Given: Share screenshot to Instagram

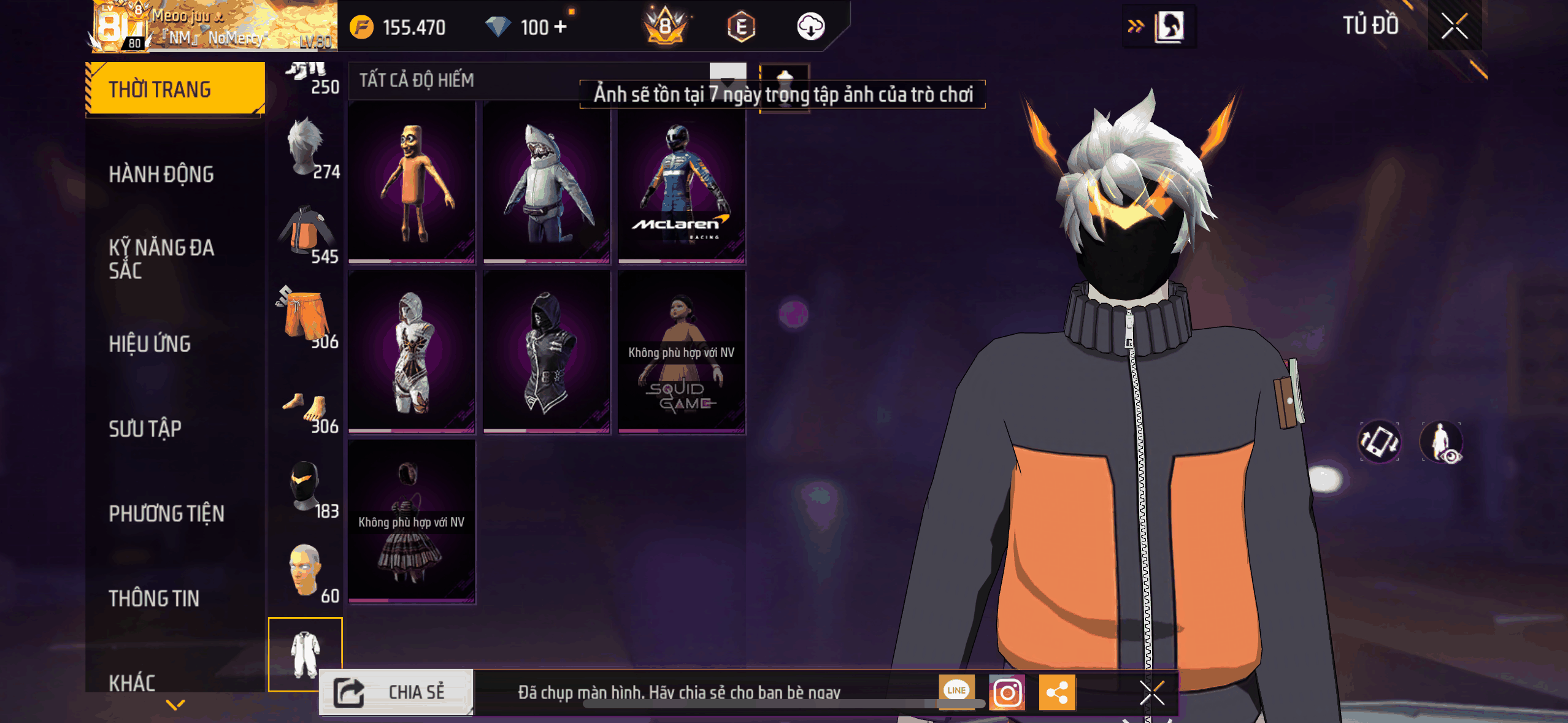Looking at the screenshot, I should (1007, 692).
